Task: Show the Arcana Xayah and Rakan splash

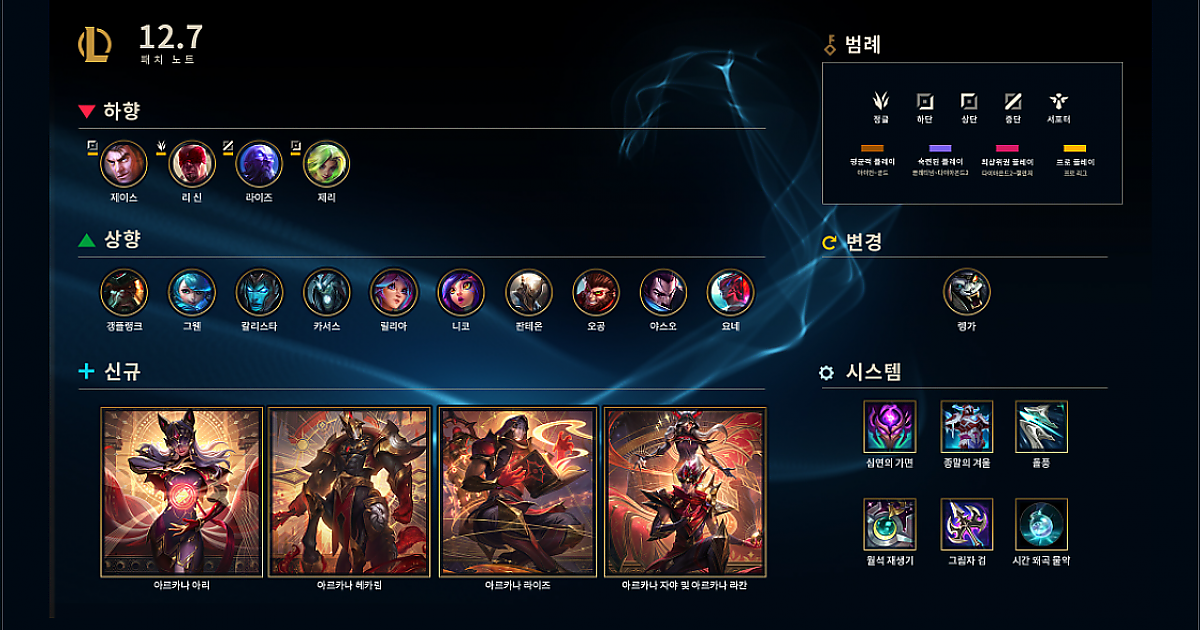Action: pos(686,492)
